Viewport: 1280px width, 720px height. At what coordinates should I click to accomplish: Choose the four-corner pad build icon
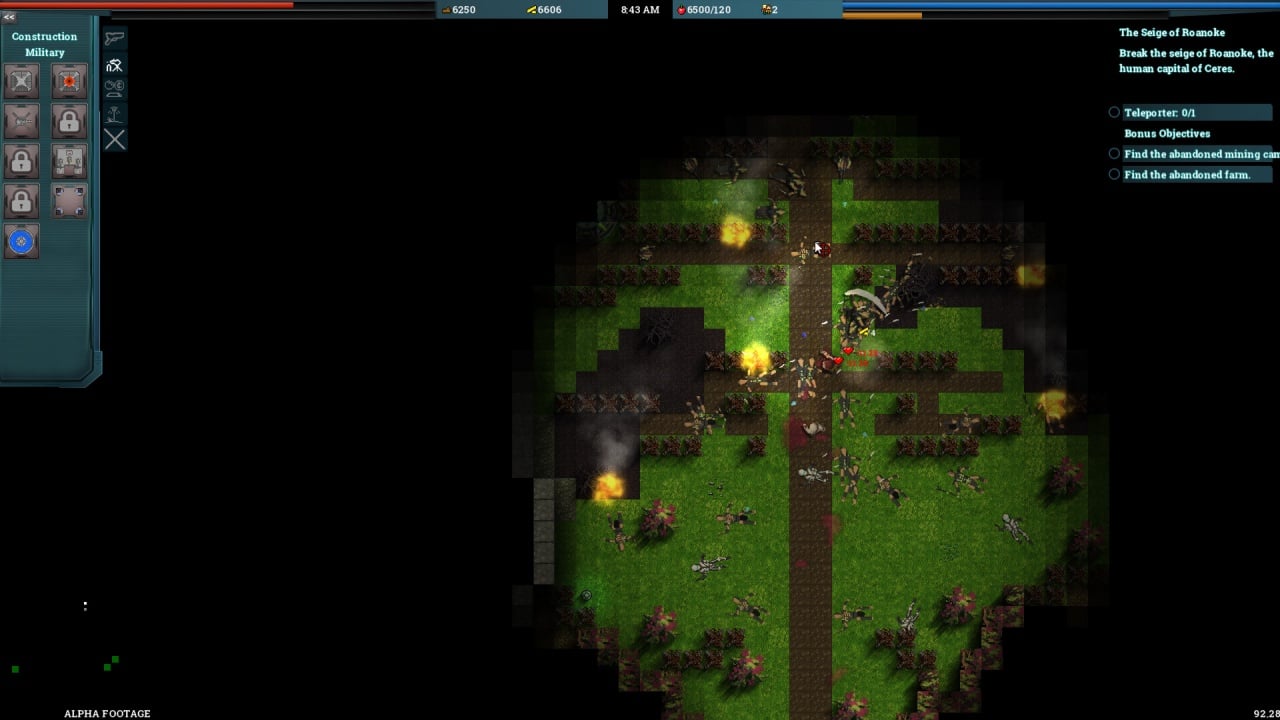(69, 201)
